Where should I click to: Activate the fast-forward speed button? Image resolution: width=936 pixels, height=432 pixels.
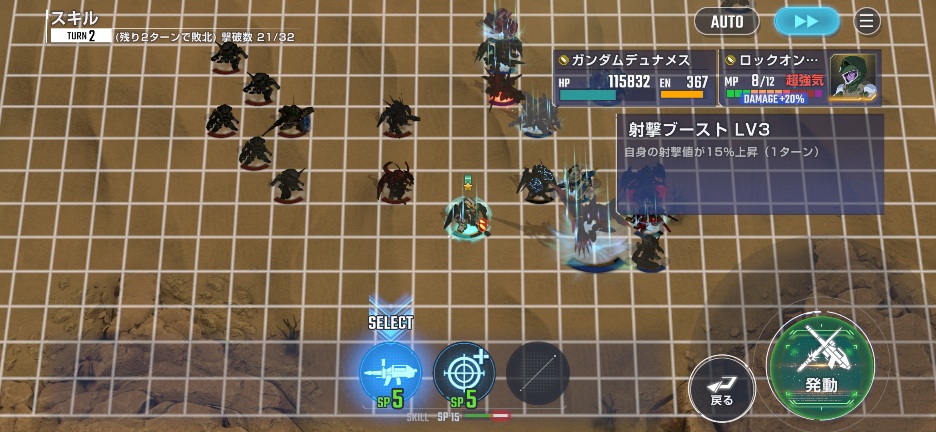[x=806, y=21]
